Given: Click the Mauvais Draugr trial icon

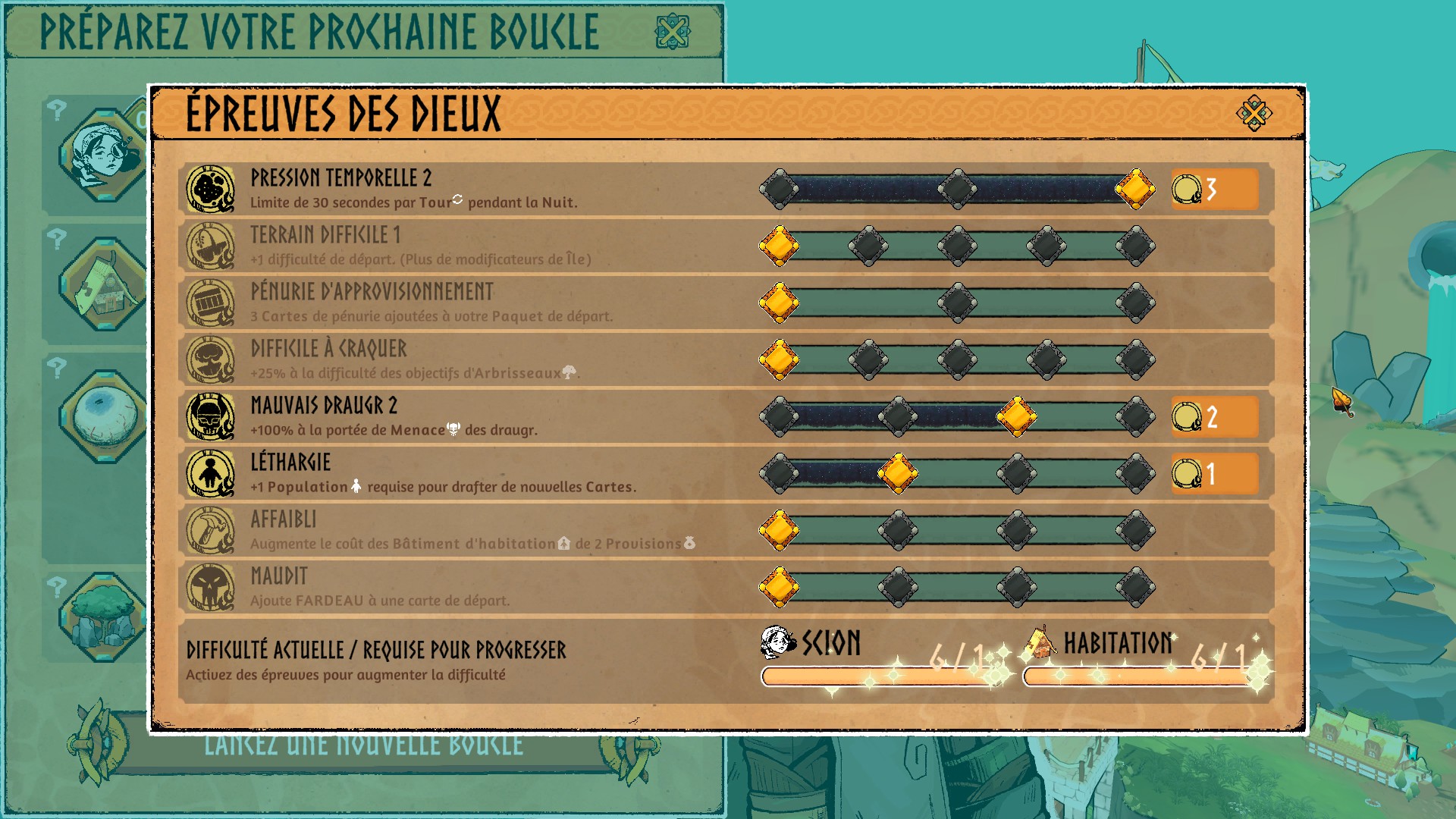Looking at the screenshot, I should 210,416.
